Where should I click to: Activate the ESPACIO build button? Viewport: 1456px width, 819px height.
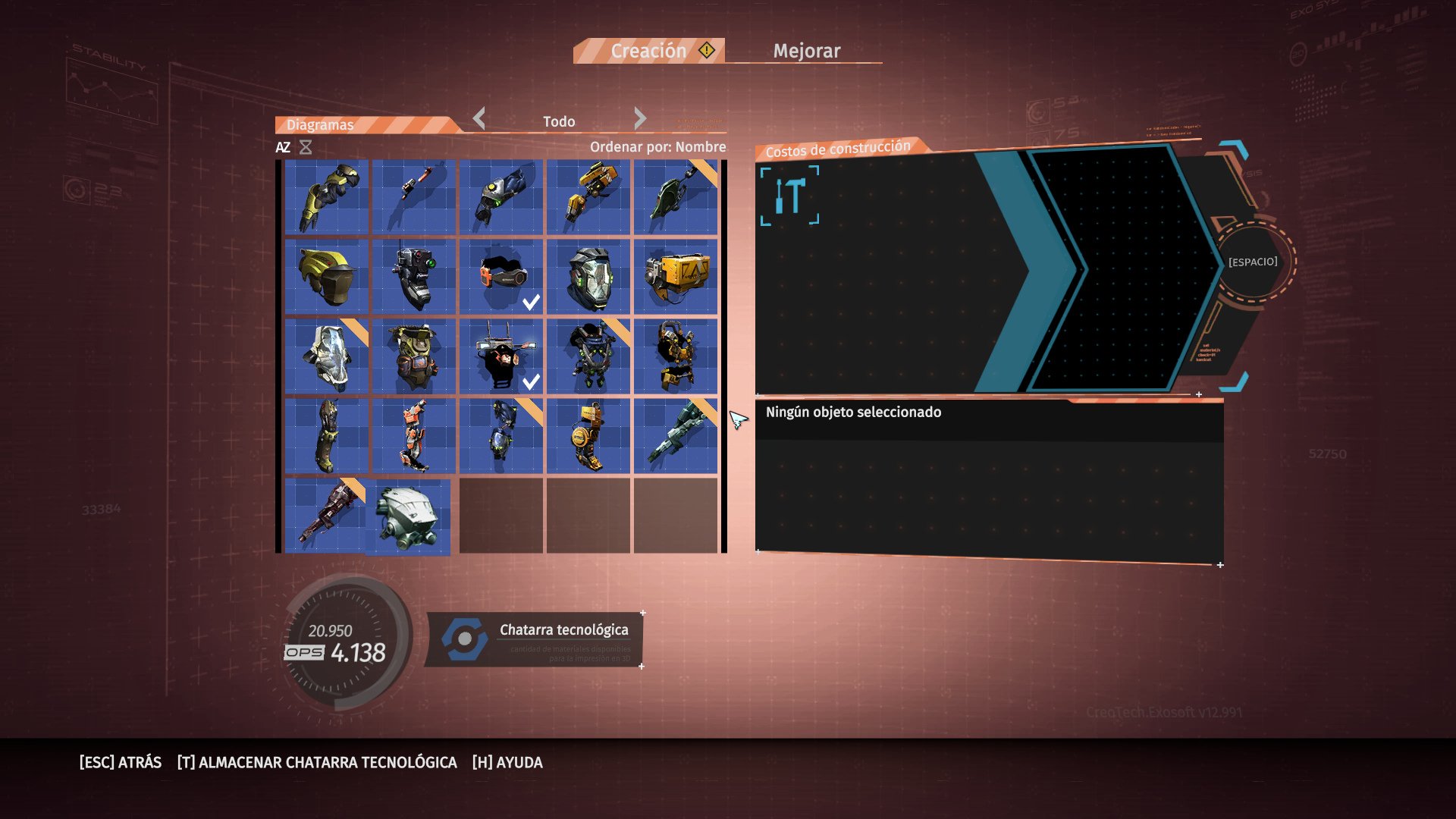coord(1253,262)
